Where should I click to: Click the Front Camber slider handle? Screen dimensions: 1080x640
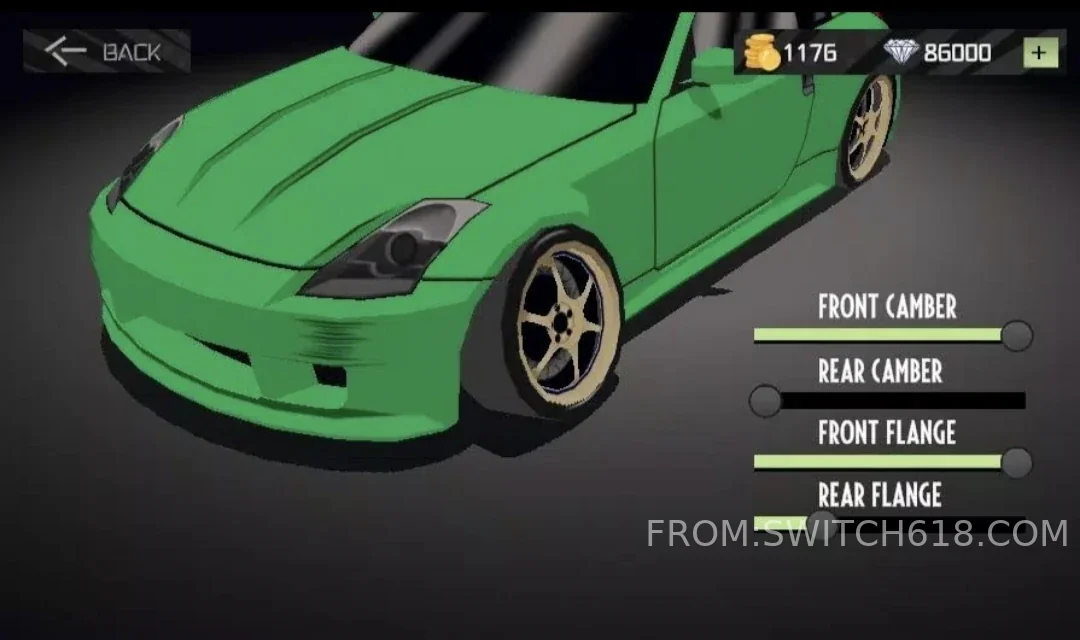click(1017, 336)
